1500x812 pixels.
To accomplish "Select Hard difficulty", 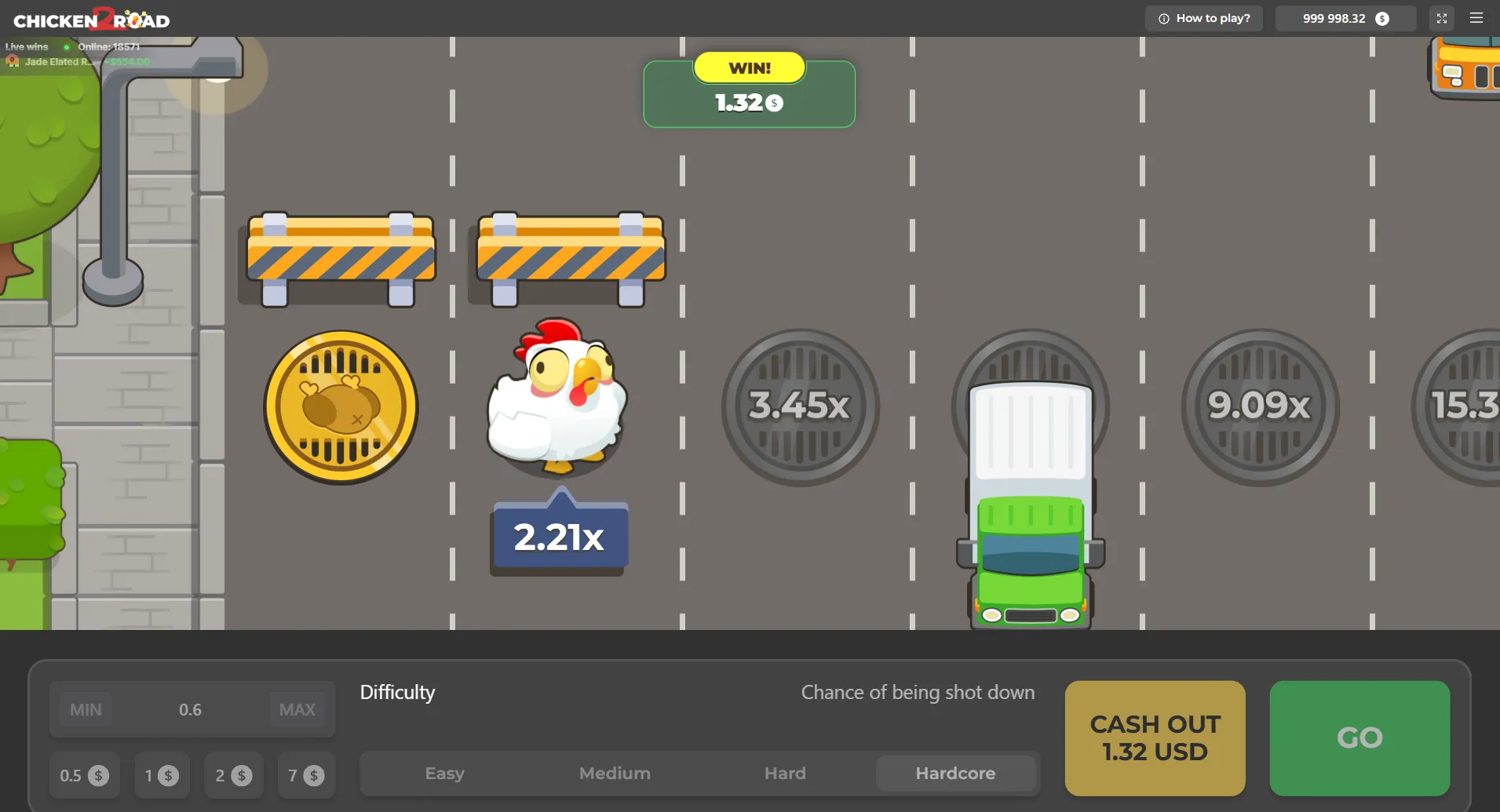I will coord(785,774).
